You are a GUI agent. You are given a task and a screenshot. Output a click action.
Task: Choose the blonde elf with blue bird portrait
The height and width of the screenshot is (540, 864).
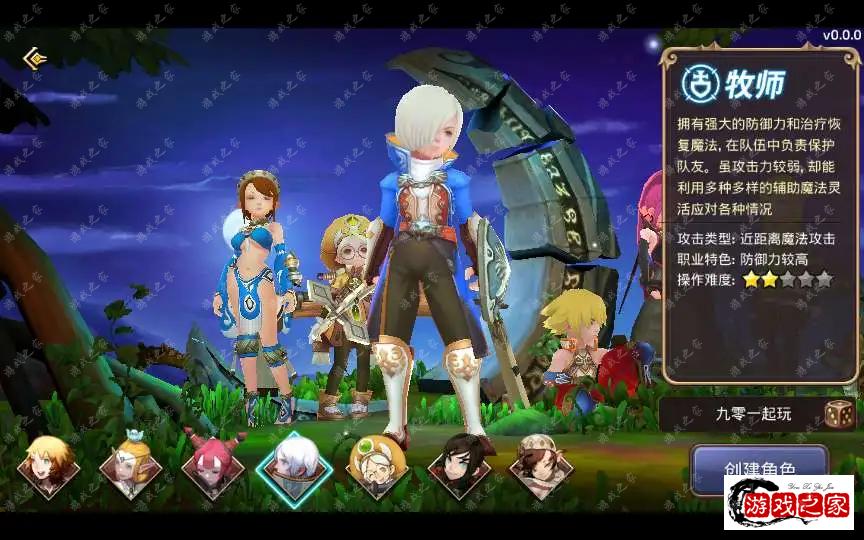pos(131,466)
